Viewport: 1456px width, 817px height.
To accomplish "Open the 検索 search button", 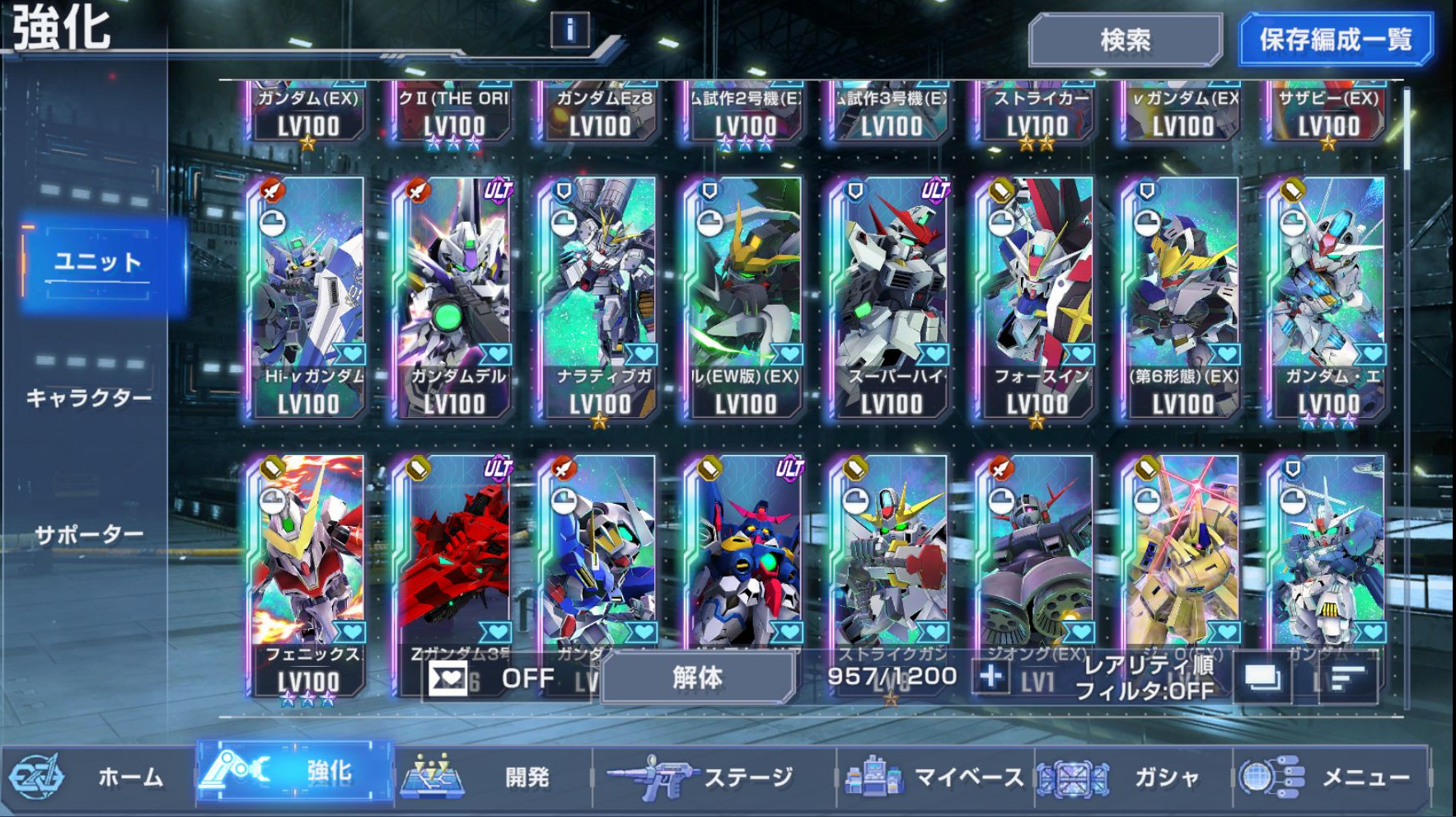I will (1125, 40).
